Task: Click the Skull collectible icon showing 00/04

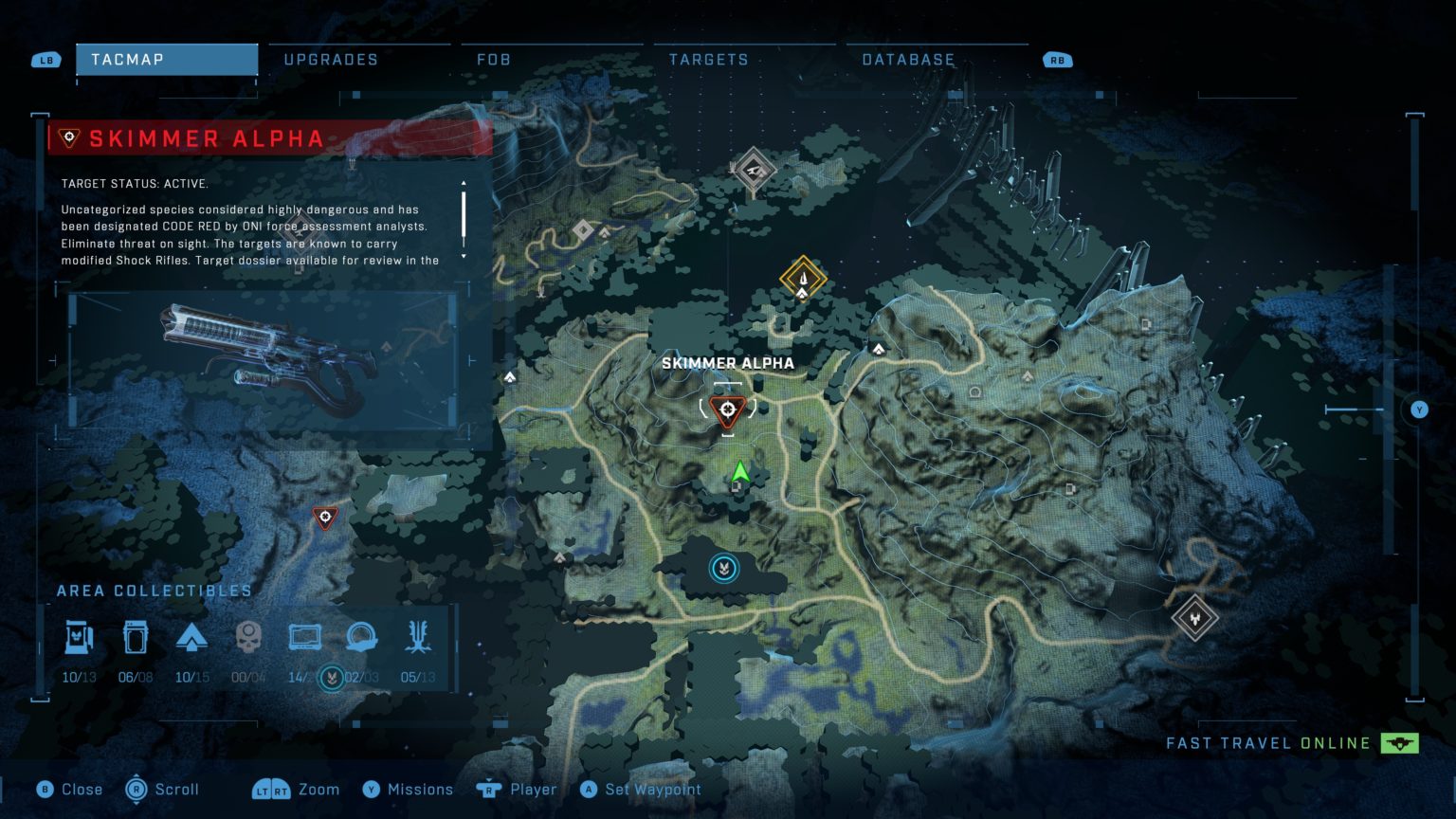Action: [x=248, y=637]
